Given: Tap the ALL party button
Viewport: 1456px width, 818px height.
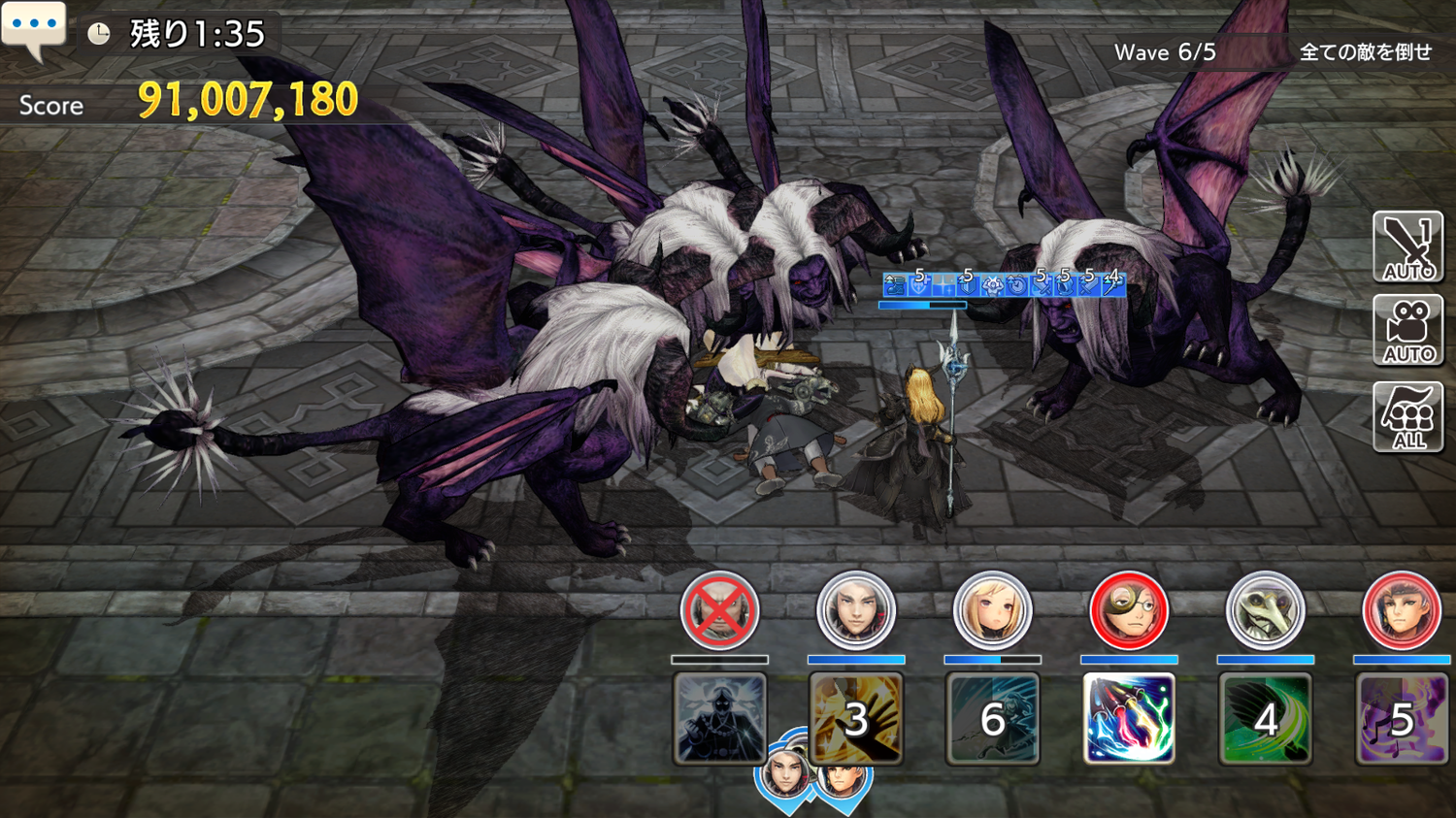Looking at the screenshot, I should [1407, 416].
